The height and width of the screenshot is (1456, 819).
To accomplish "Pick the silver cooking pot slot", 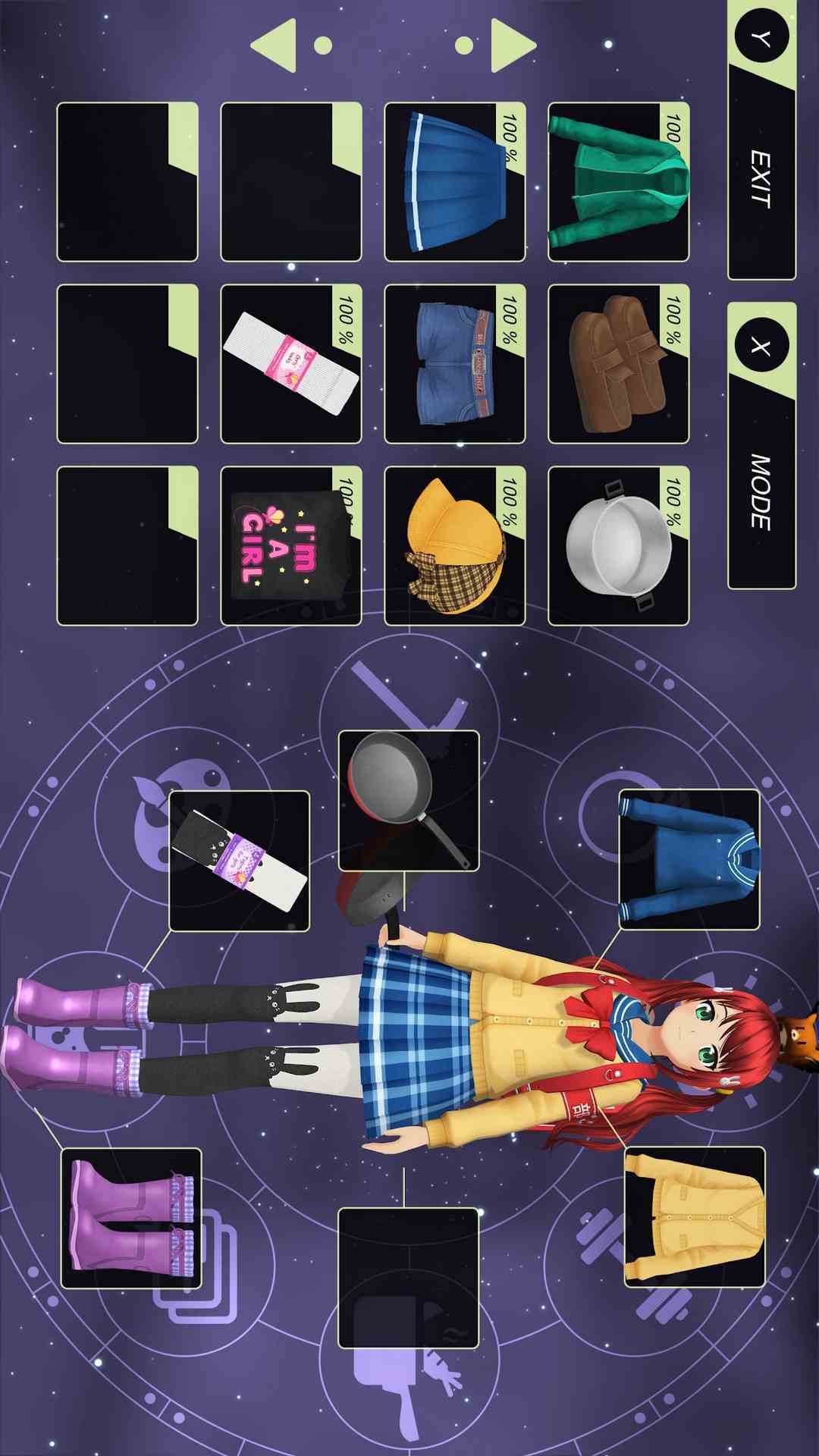I will pos(618,546).
